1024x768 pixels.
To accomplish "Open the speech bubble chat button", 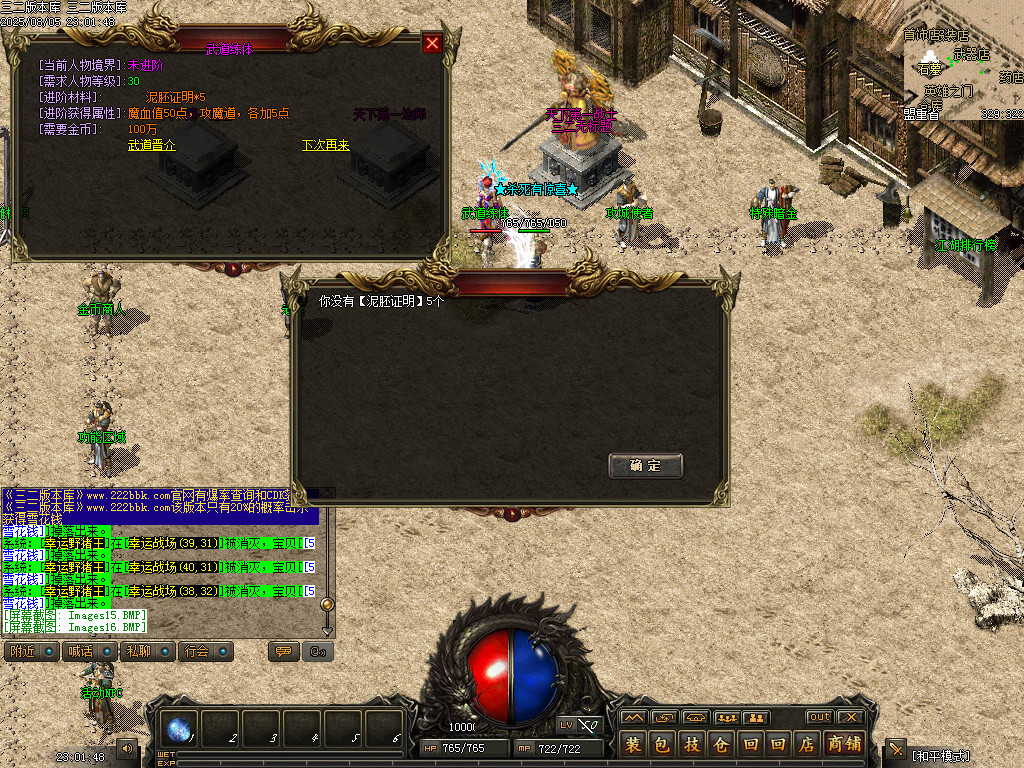I will tap(284, 651).
